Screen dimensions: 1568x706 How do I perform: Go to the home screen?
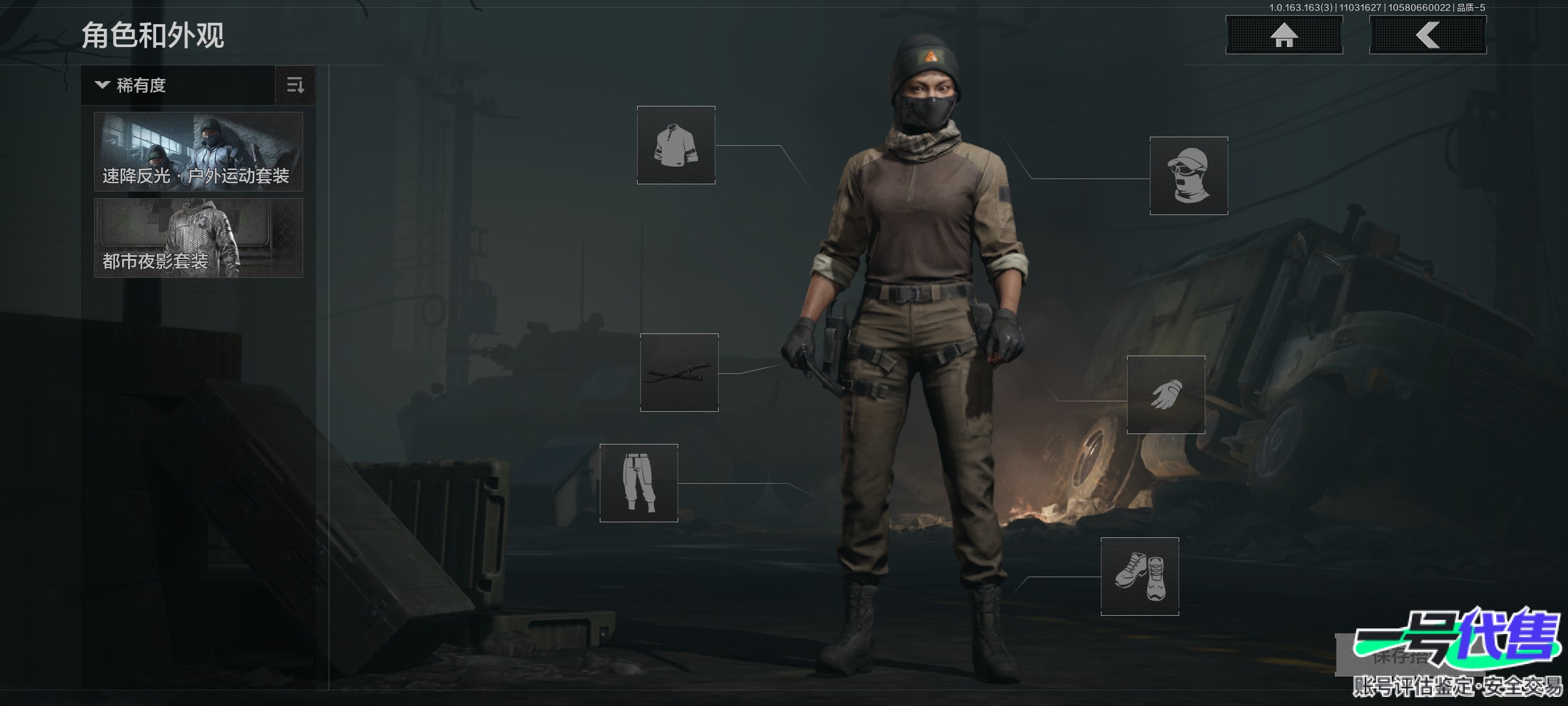click(1284, 35)
